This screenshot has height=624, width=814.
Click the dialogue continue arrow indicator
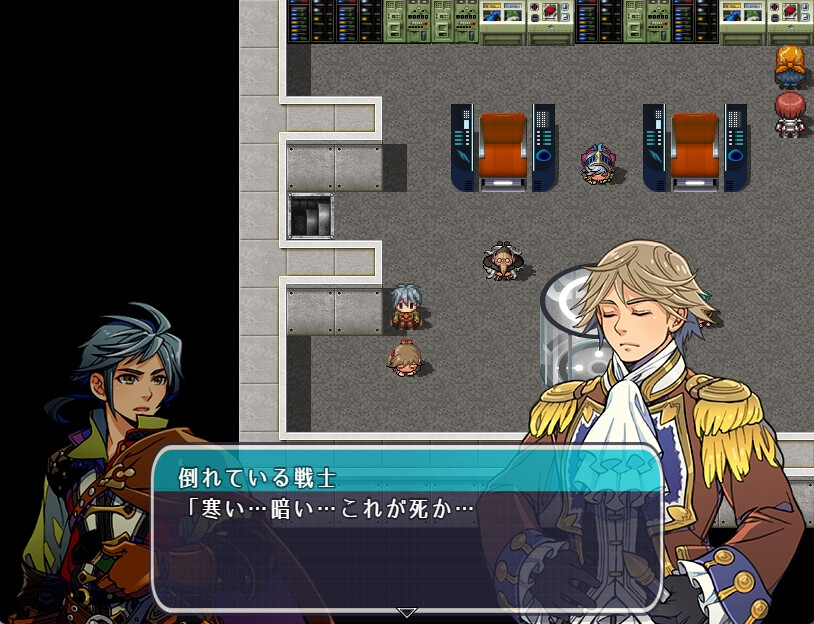[x=406, y=611]
